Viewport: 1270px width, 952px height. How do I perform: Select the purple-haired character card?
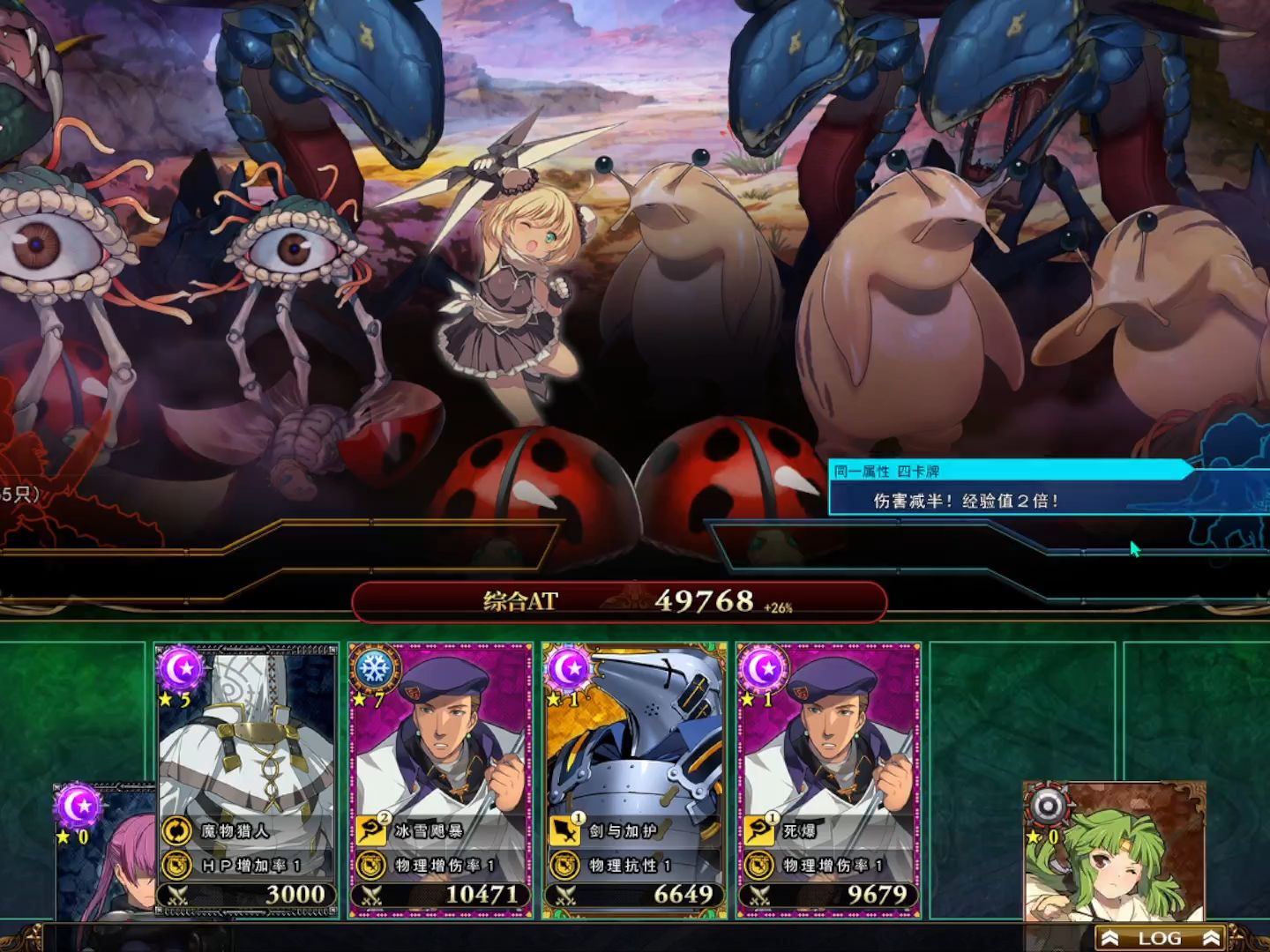tap(106, 855)
